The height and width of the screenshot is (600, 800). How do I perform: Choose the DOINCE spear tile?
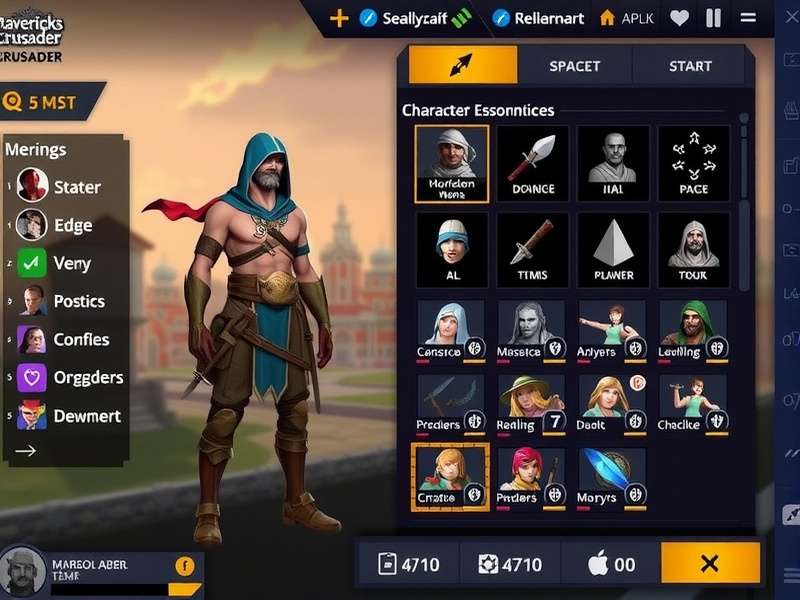click(x=532, y=163)
